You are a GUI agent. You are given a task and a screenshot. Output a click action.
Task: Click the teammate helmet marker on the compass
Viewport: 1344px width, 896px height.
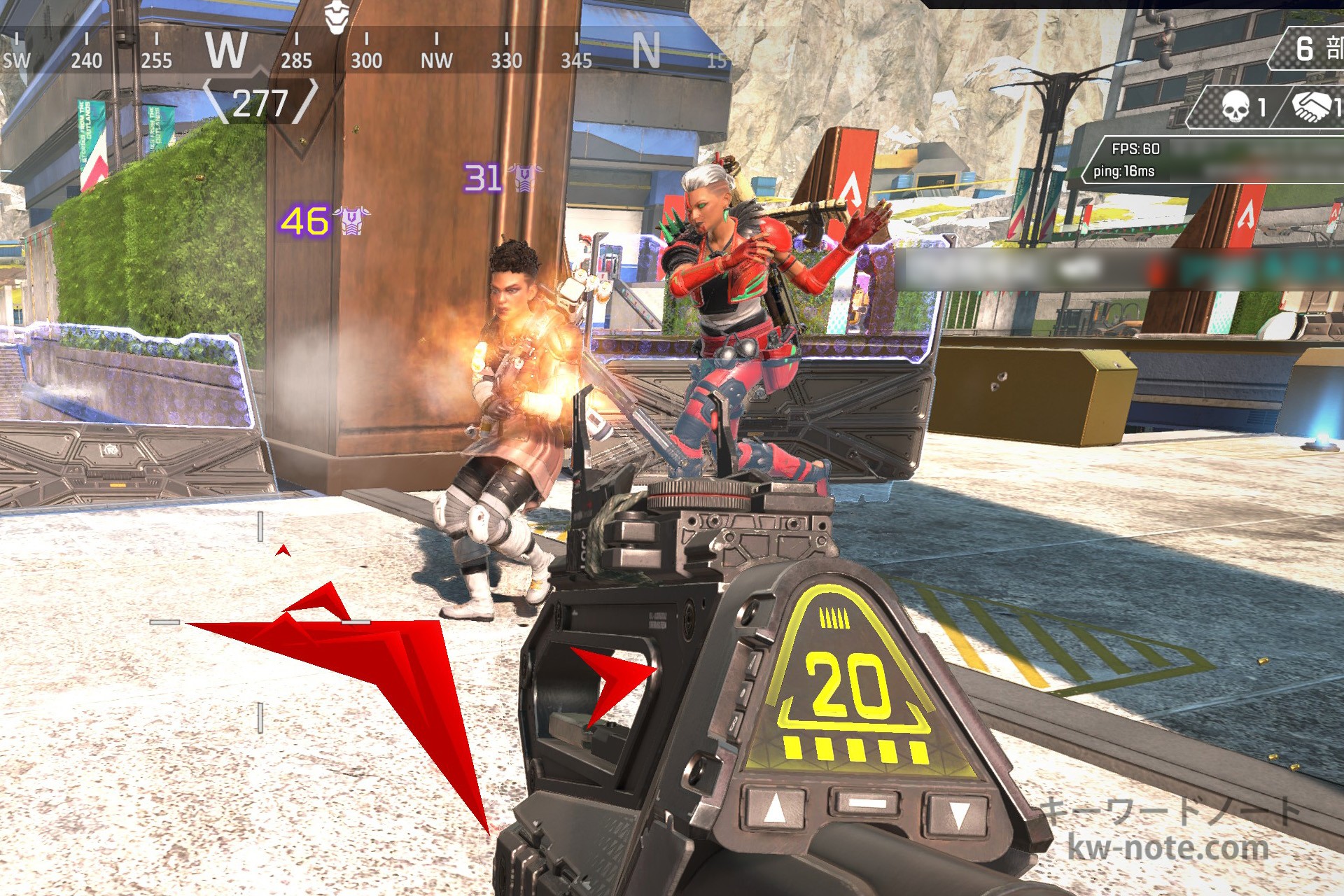coord(336,17)
